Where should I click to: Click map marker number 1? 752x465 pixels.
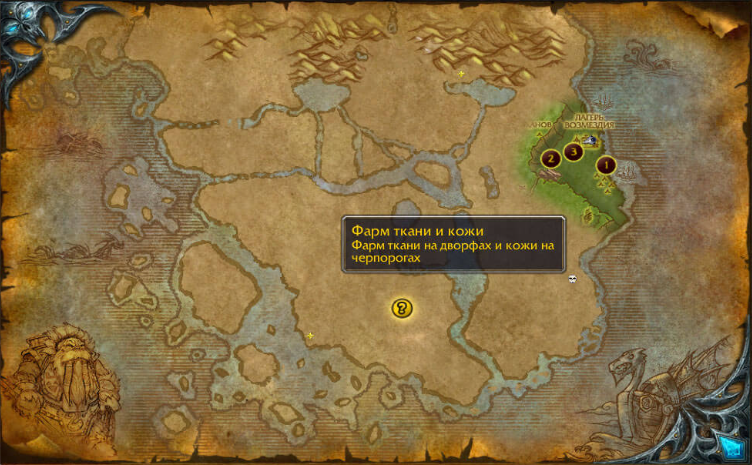click(x=605, y=164)
